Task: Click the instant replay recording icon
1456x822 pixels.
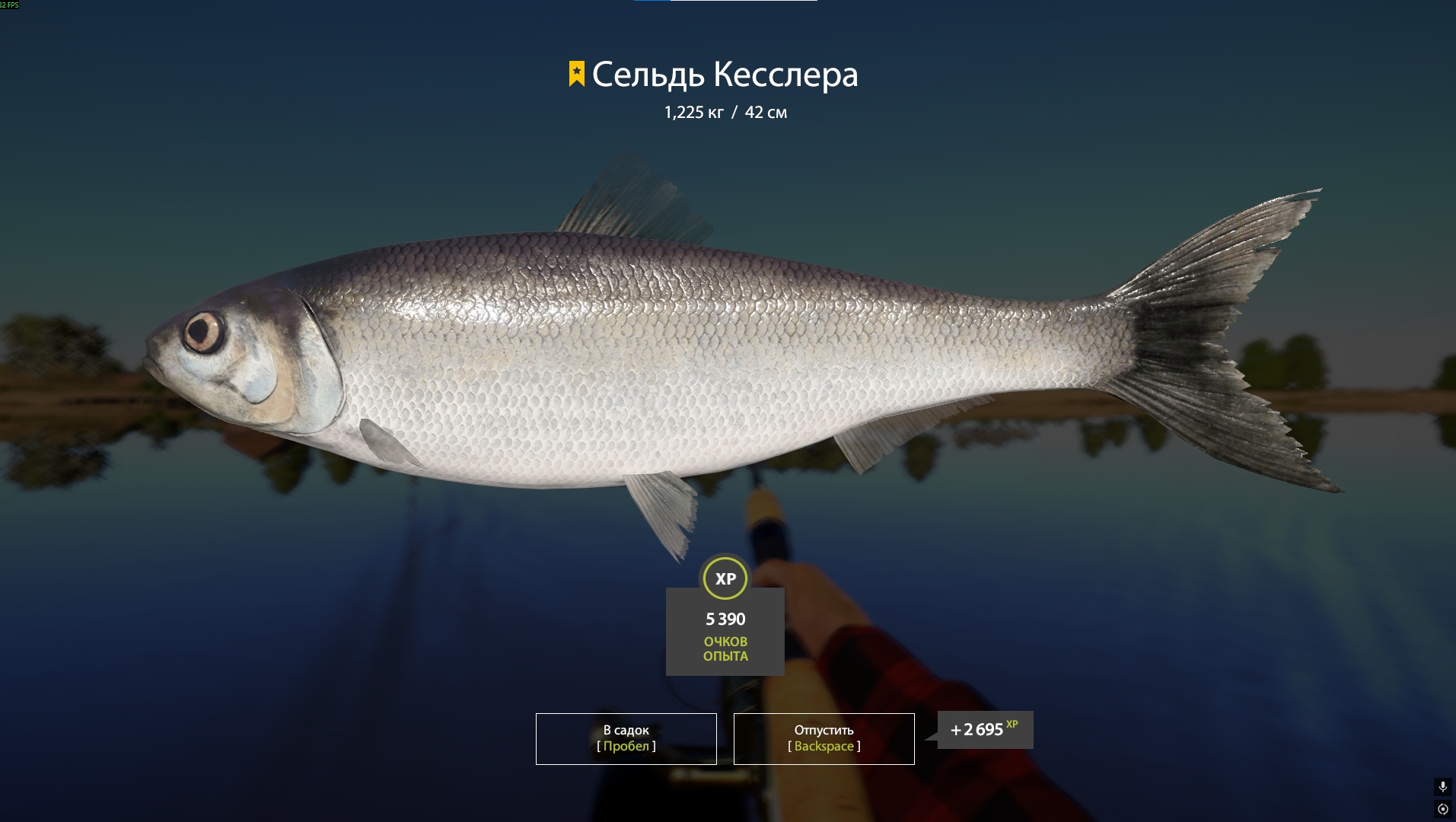Action: 1442,809
